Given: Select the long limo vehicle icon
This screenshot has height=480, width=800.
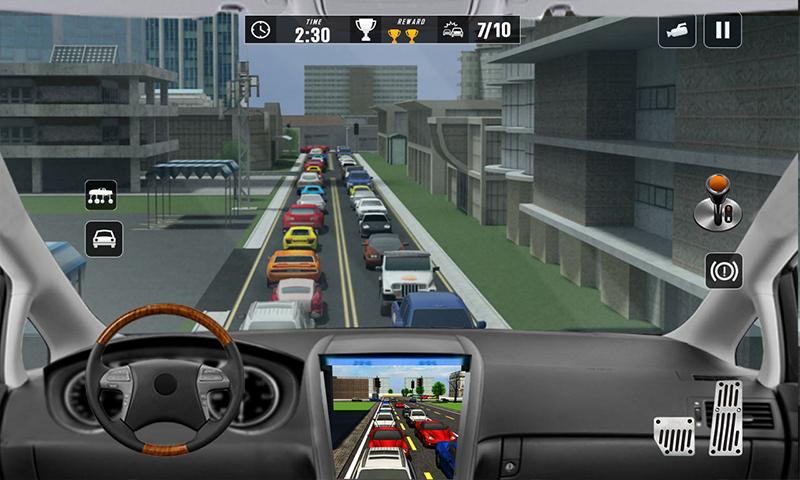Looking at the screenshot, I should 102,194.
